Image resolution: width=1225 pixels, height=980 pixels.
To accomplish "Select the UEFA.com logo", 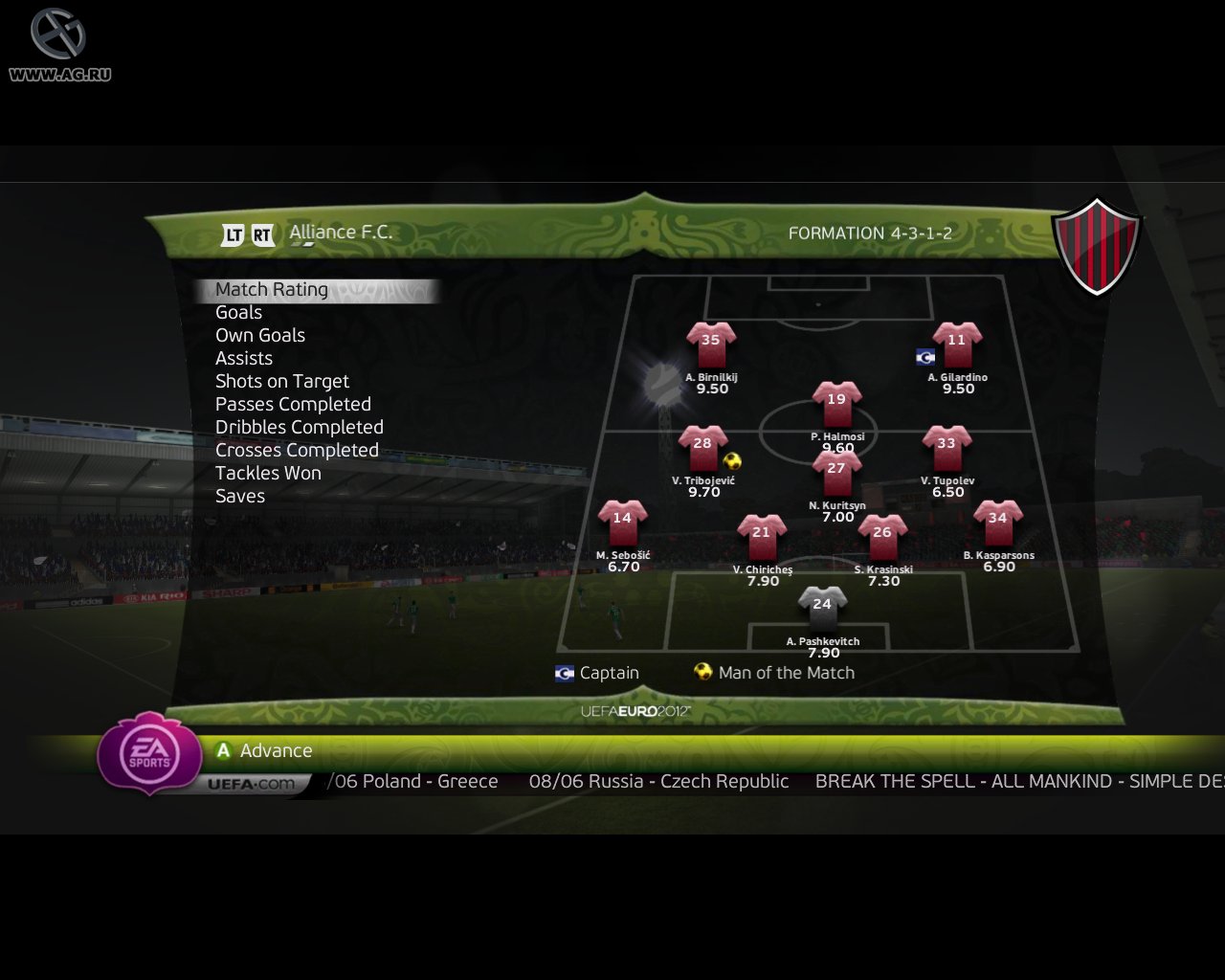I will [251, 782].
